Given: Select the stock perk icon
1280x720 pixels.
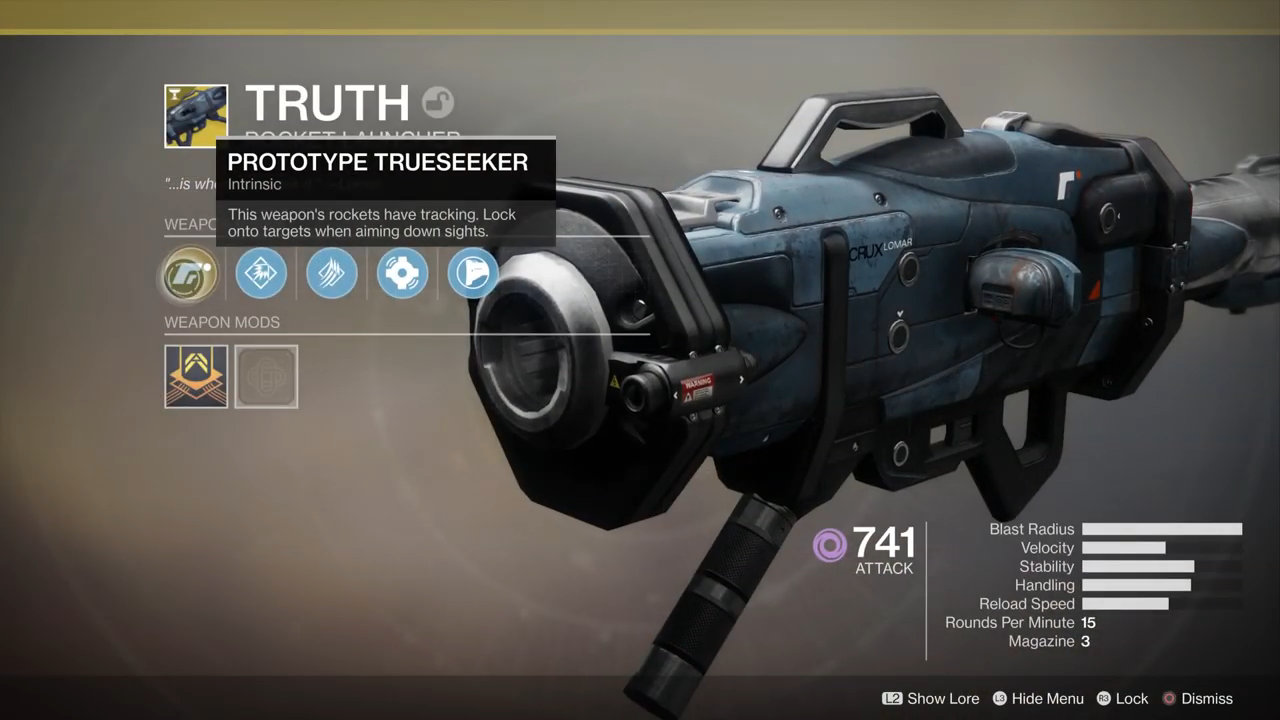Looking at the screenshot, I should point(473,273).
